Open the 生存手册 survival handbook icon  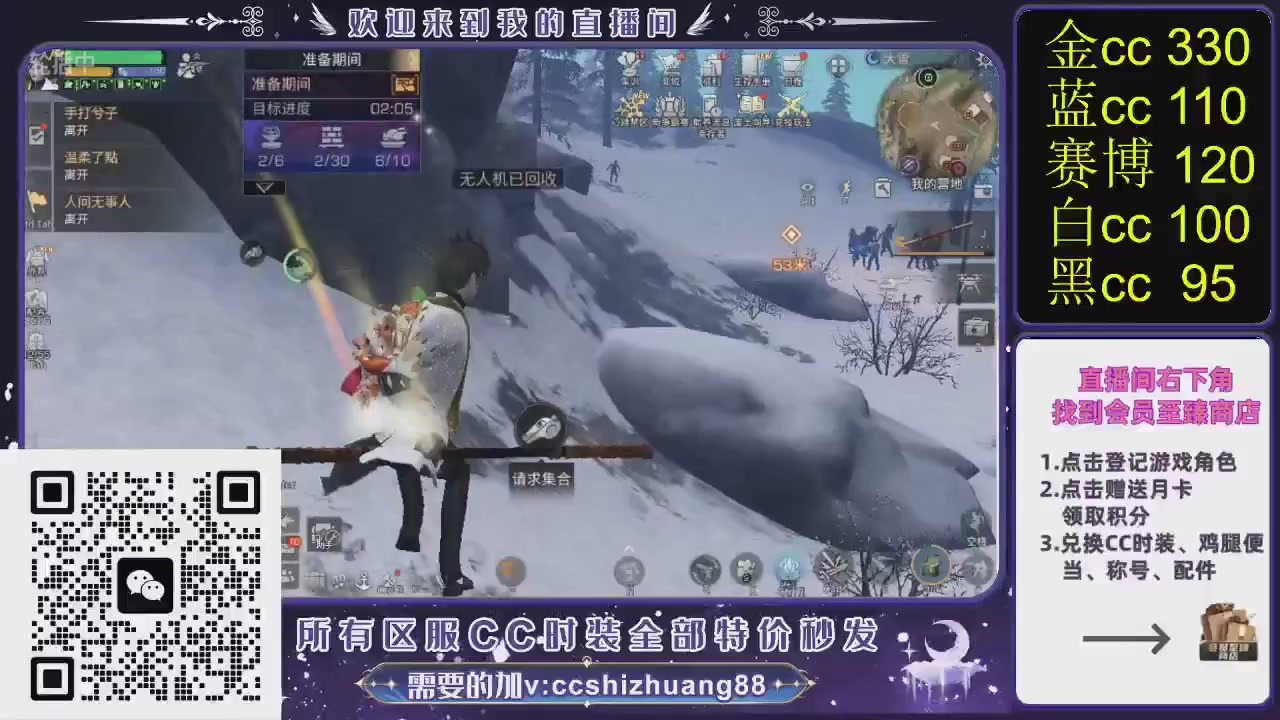752,68
